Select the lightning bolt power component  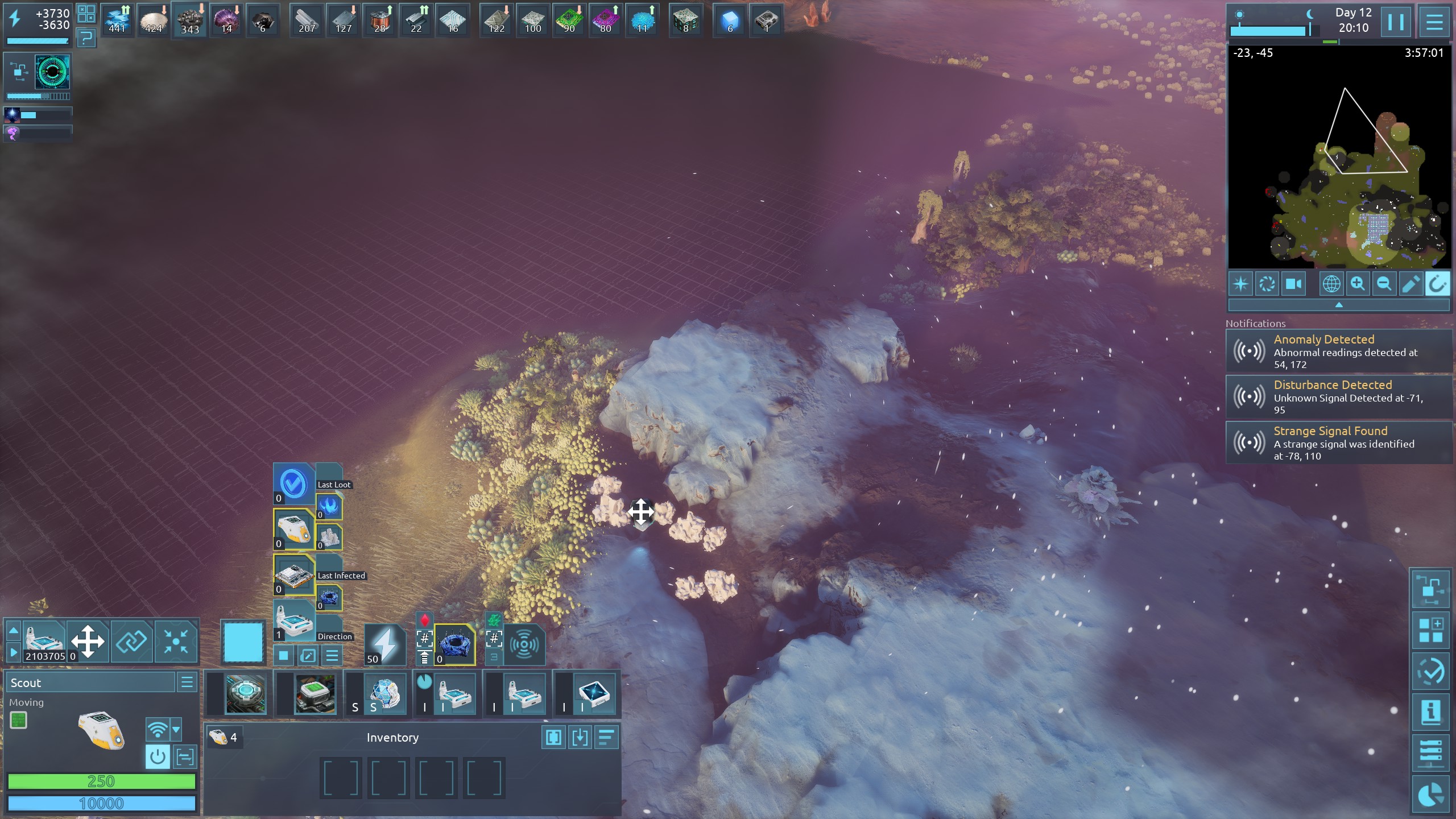[x=384, y=644]
